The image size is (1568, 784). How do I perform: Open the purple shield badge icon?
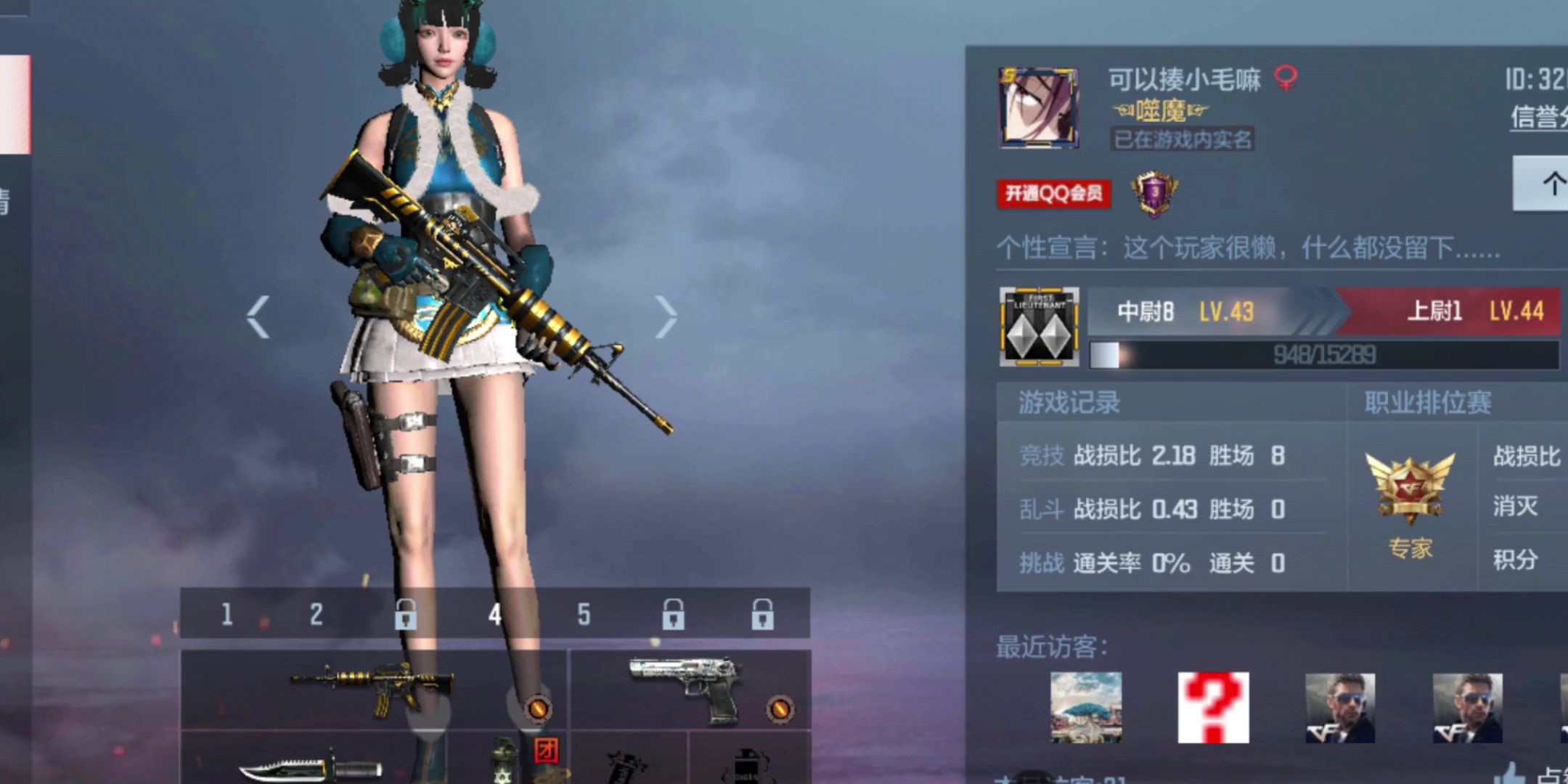(1154, 194)
